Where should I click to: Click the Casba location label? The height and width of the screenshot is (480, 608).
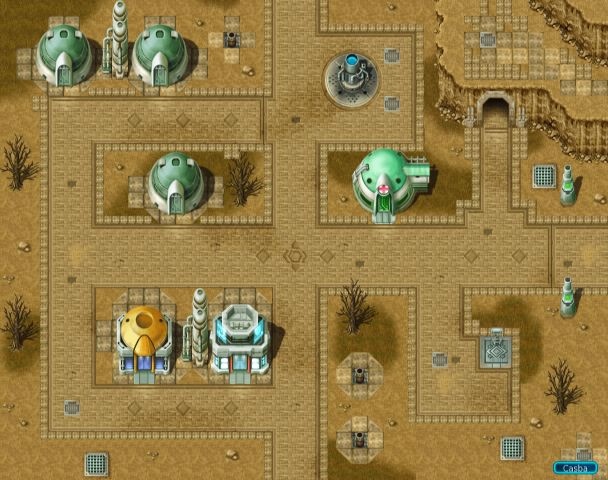pos(576,467)
